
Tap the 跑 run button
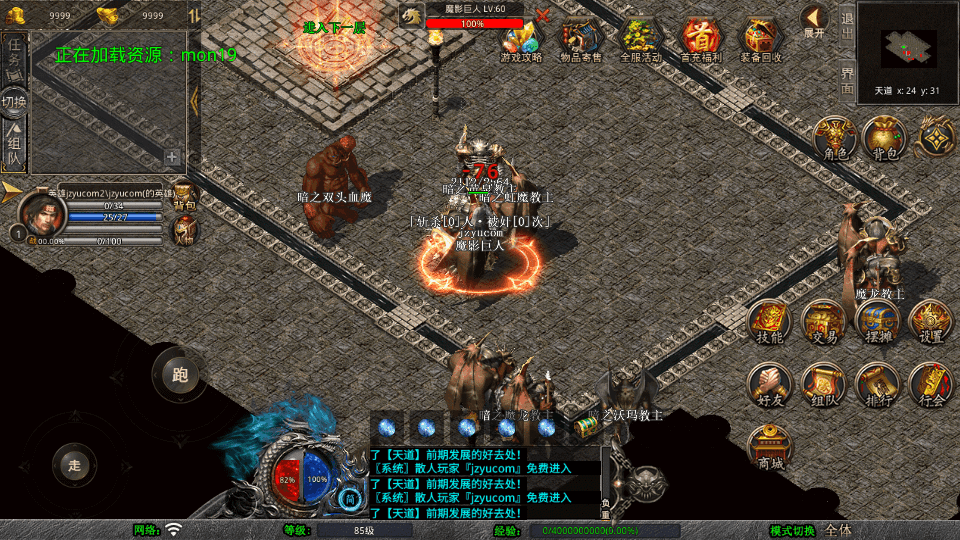click(180, 376)
